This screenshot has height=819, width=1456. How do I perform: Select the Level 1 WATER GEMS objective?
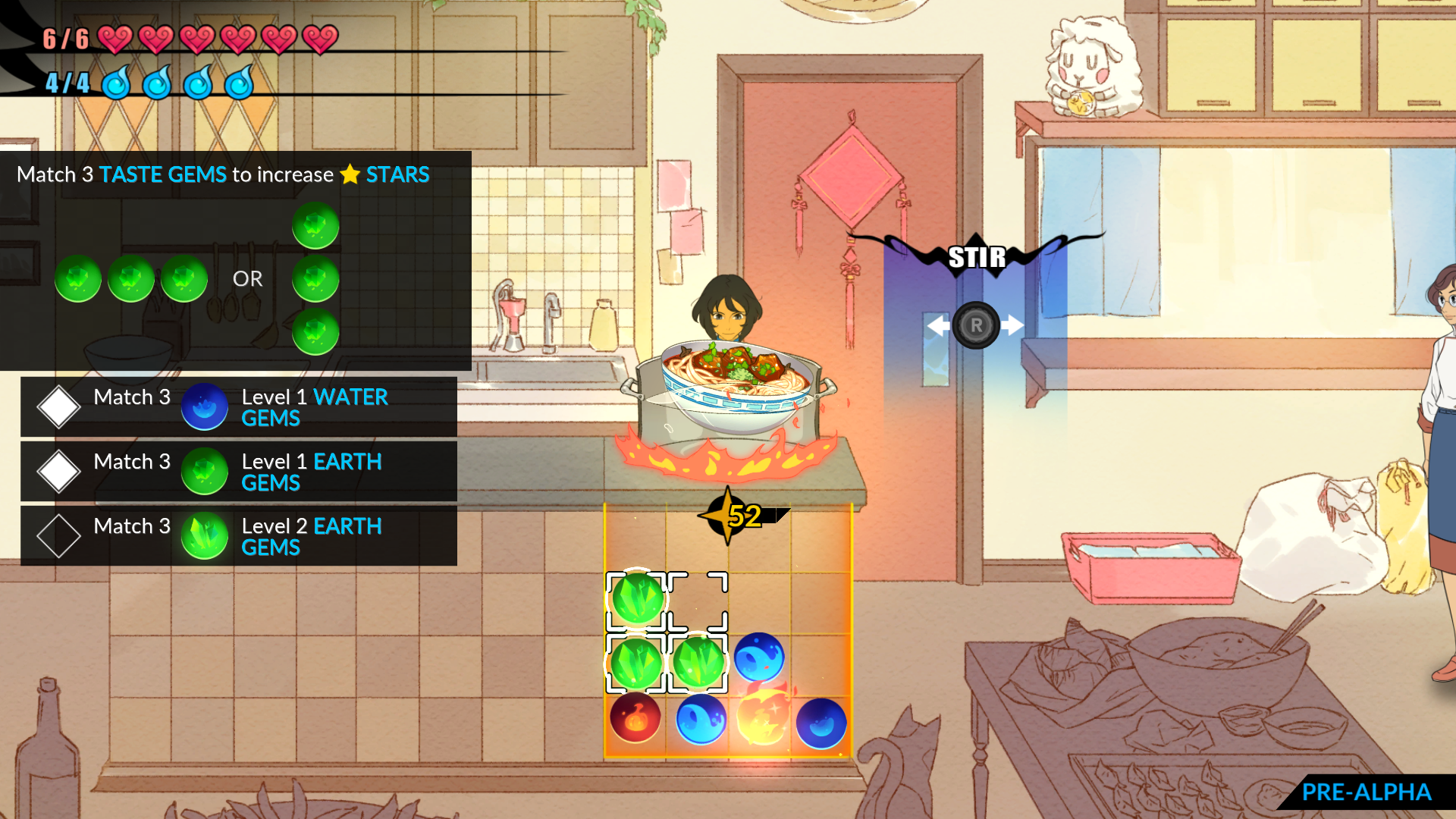[238, 407]
